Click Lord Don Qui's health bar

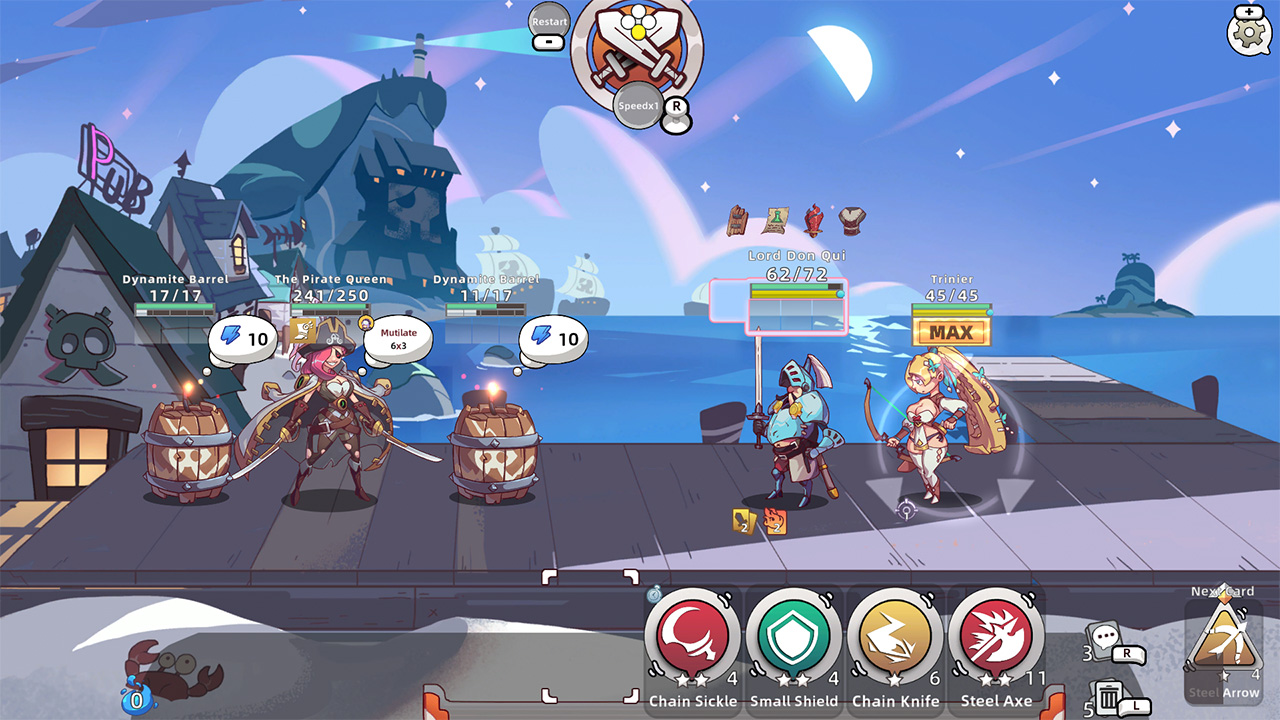(795, 288)
